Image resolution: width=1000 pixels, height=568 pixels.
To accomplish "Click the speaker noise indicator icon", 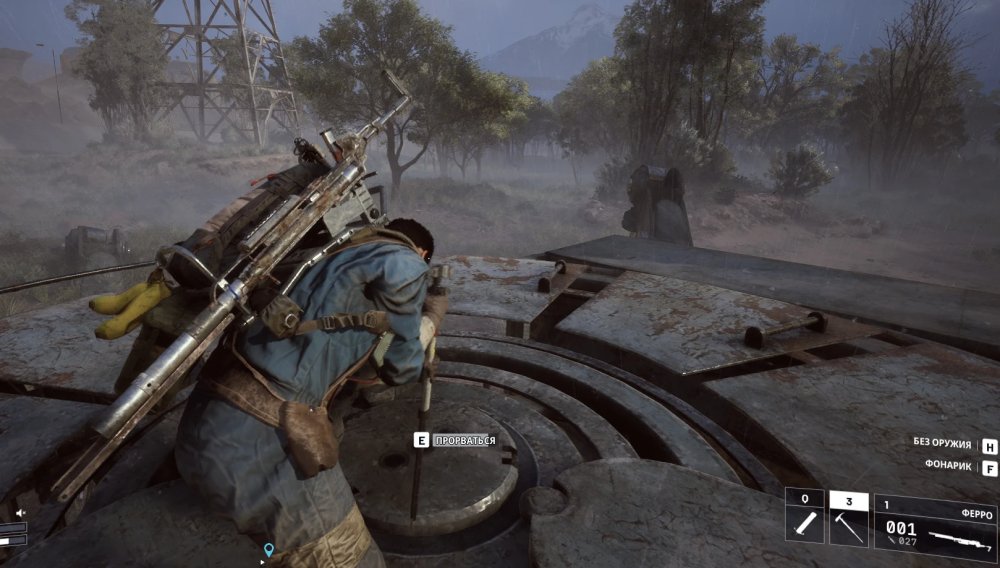I will [18, 513].
